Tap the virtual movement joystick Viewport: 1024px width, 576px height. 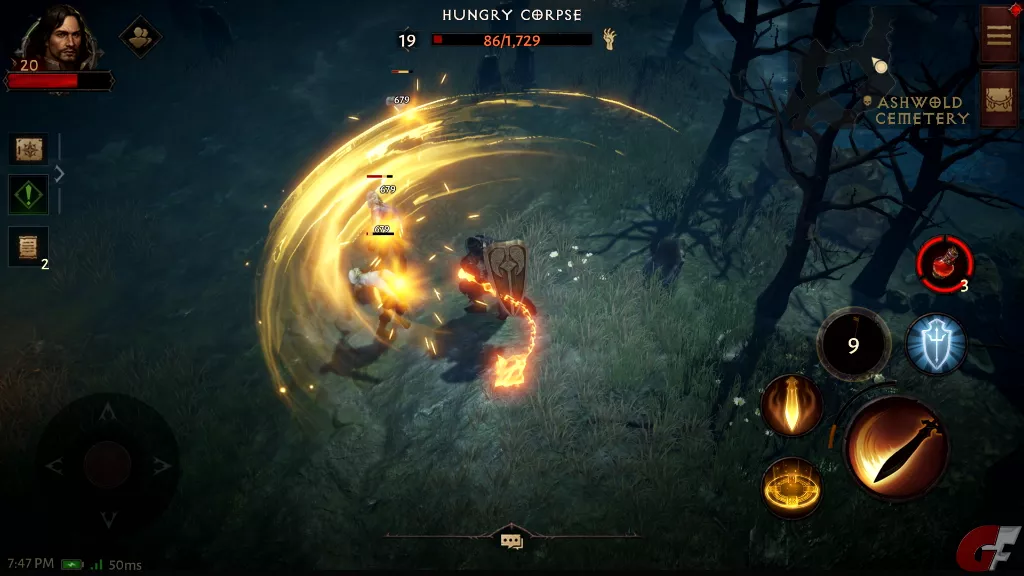pyautogui.click(x=107, y=464)
